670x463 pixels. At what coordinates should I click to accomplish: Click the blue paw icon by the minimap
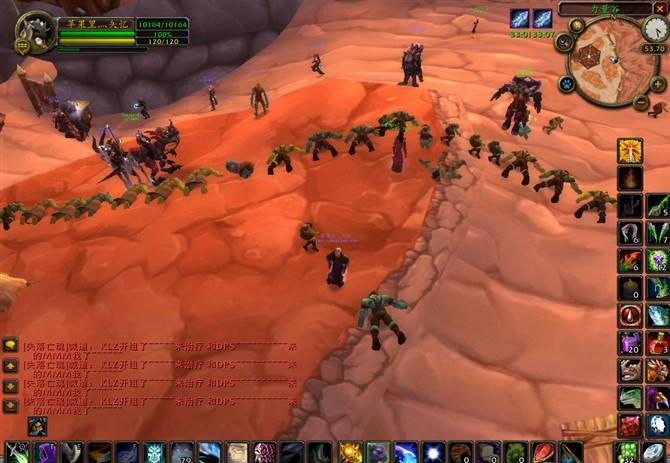point(565,84)
